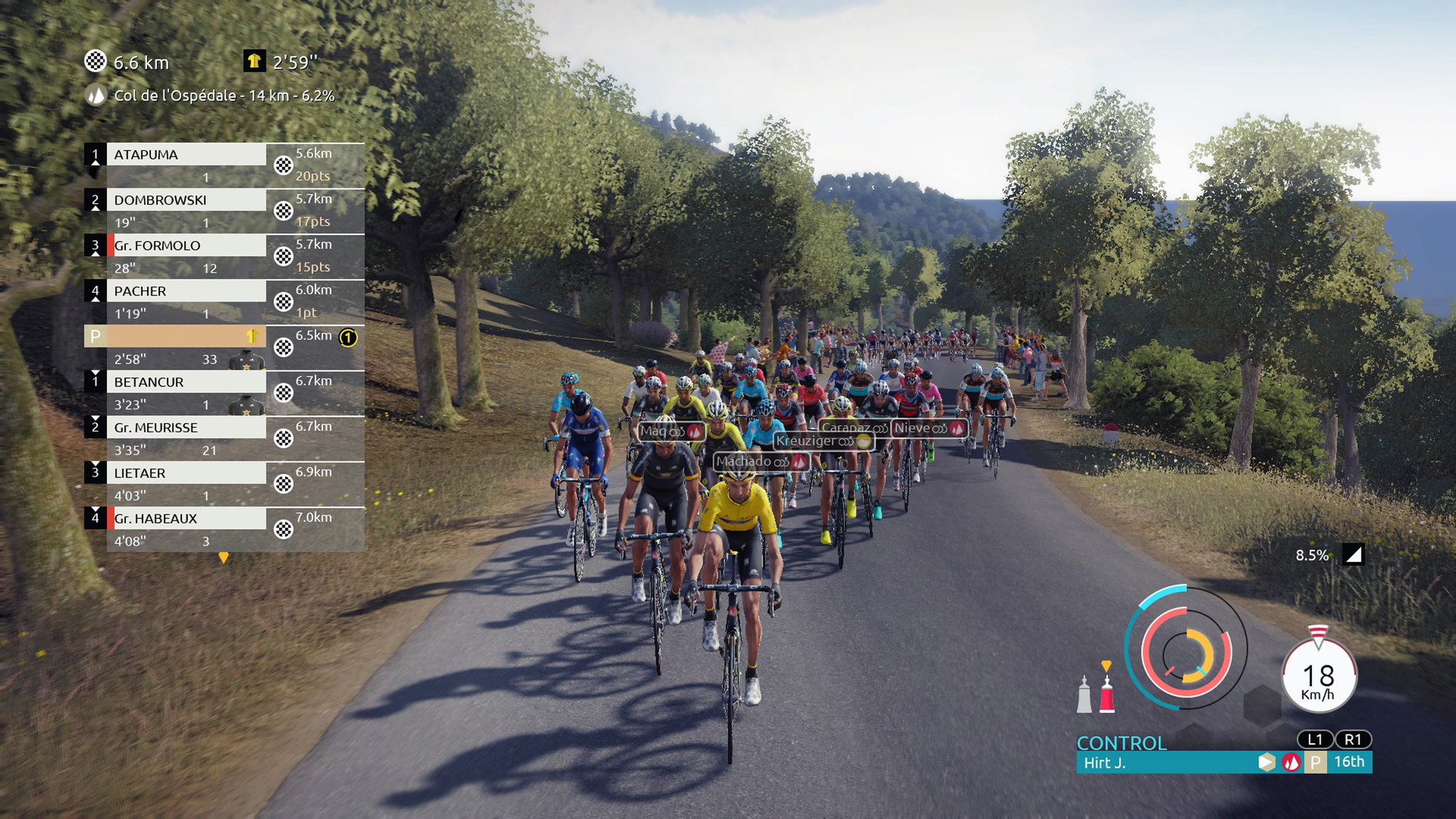This screenshot has width=1456, height=819.
Task: Click the LIETAER row in the standings
Action: [186, 473]
